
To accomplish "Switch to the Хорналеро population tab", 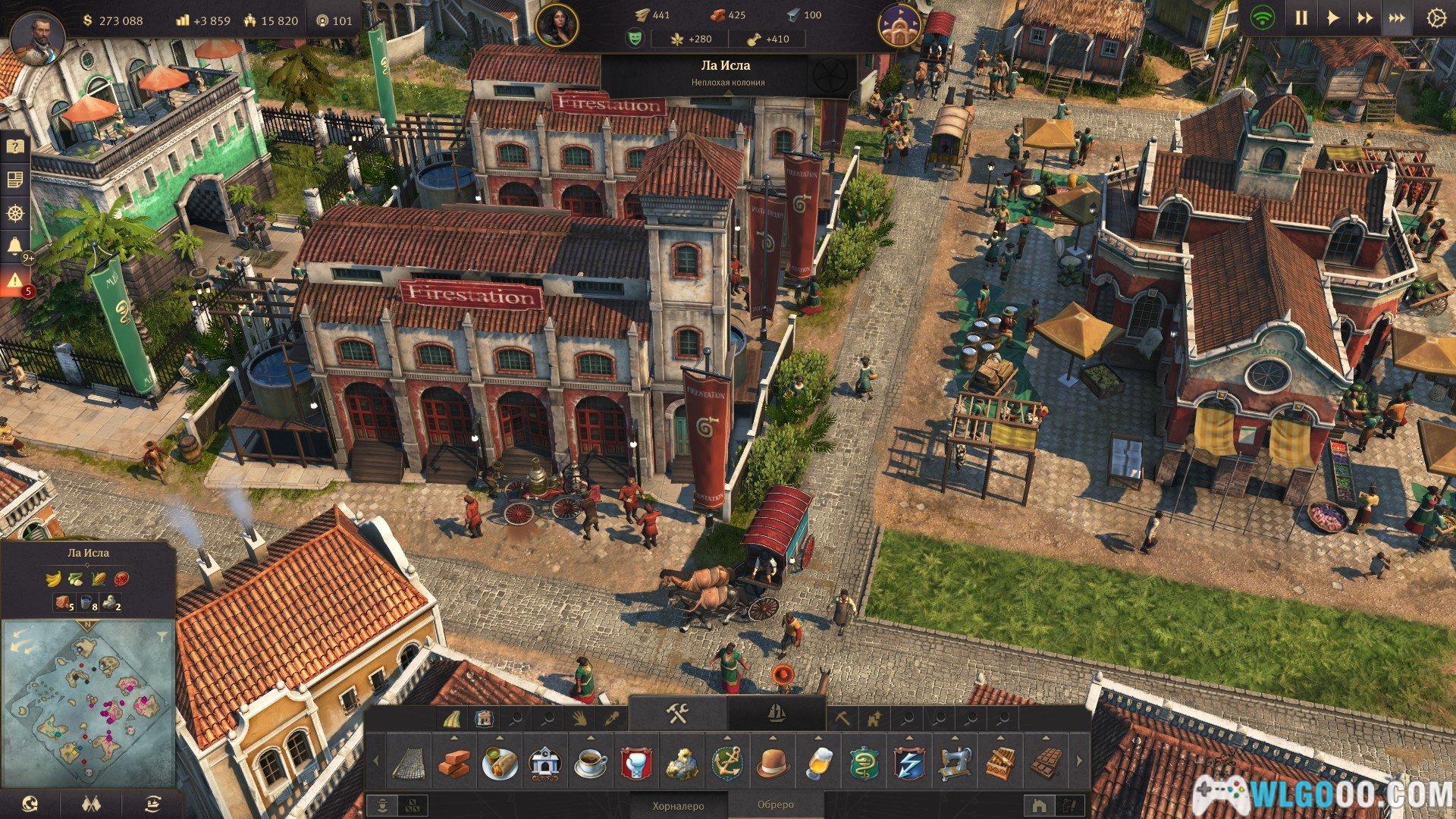I will (678, 805).
